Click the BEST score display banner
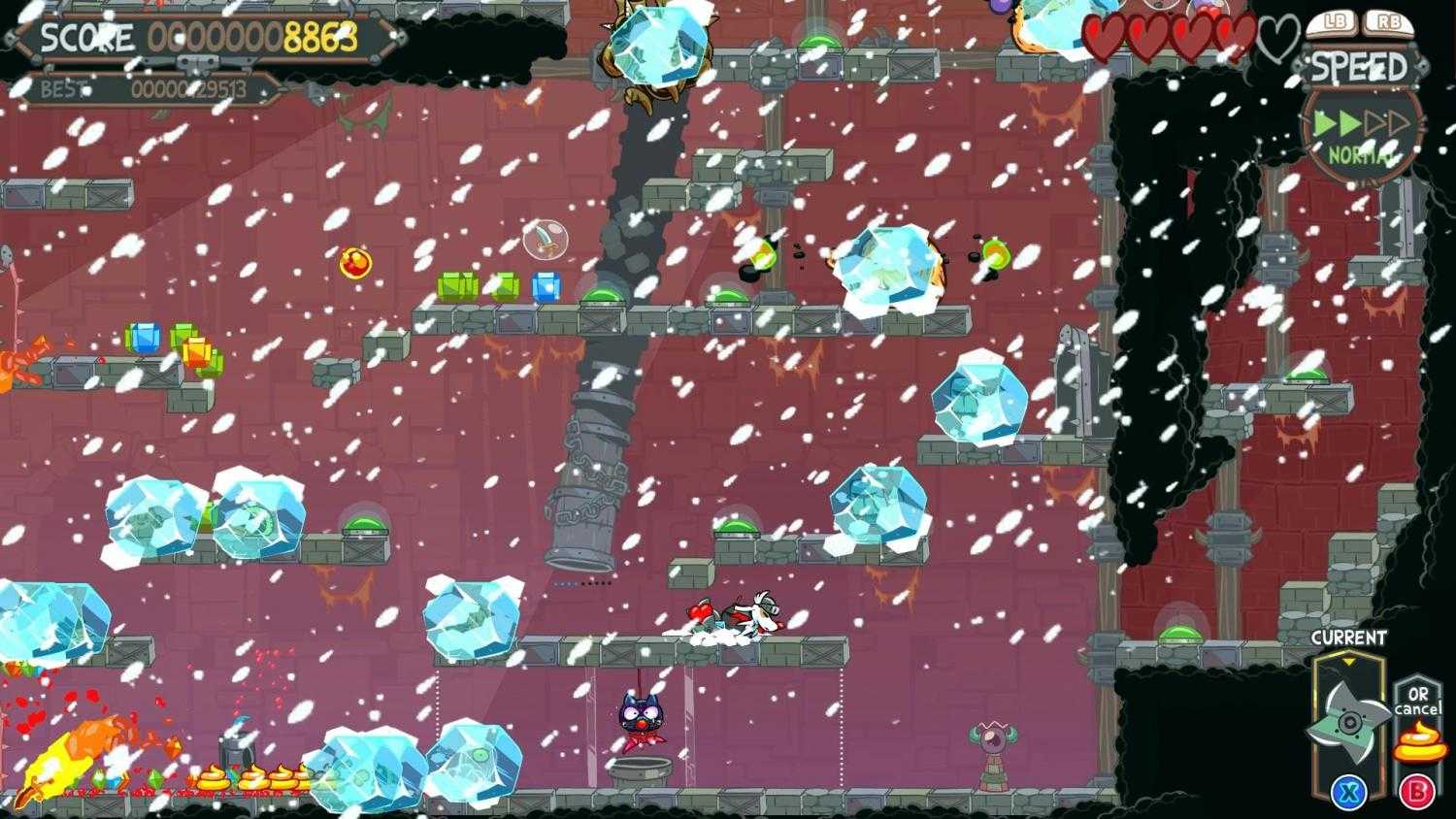This screenshot has width=1456, height=819. [x=146, y=87]
